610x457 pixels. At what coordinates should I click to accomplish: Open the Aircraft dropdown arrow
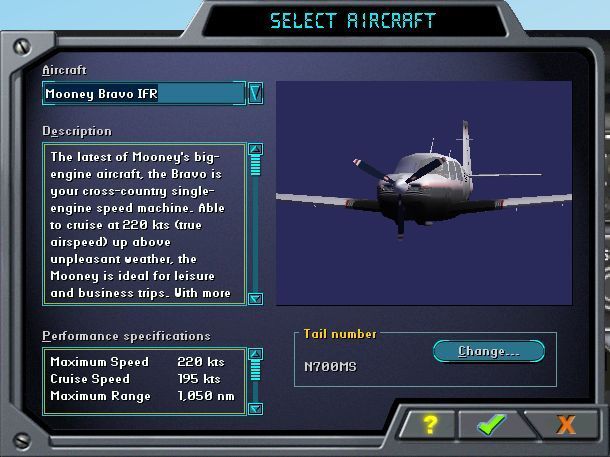point(255,93)
